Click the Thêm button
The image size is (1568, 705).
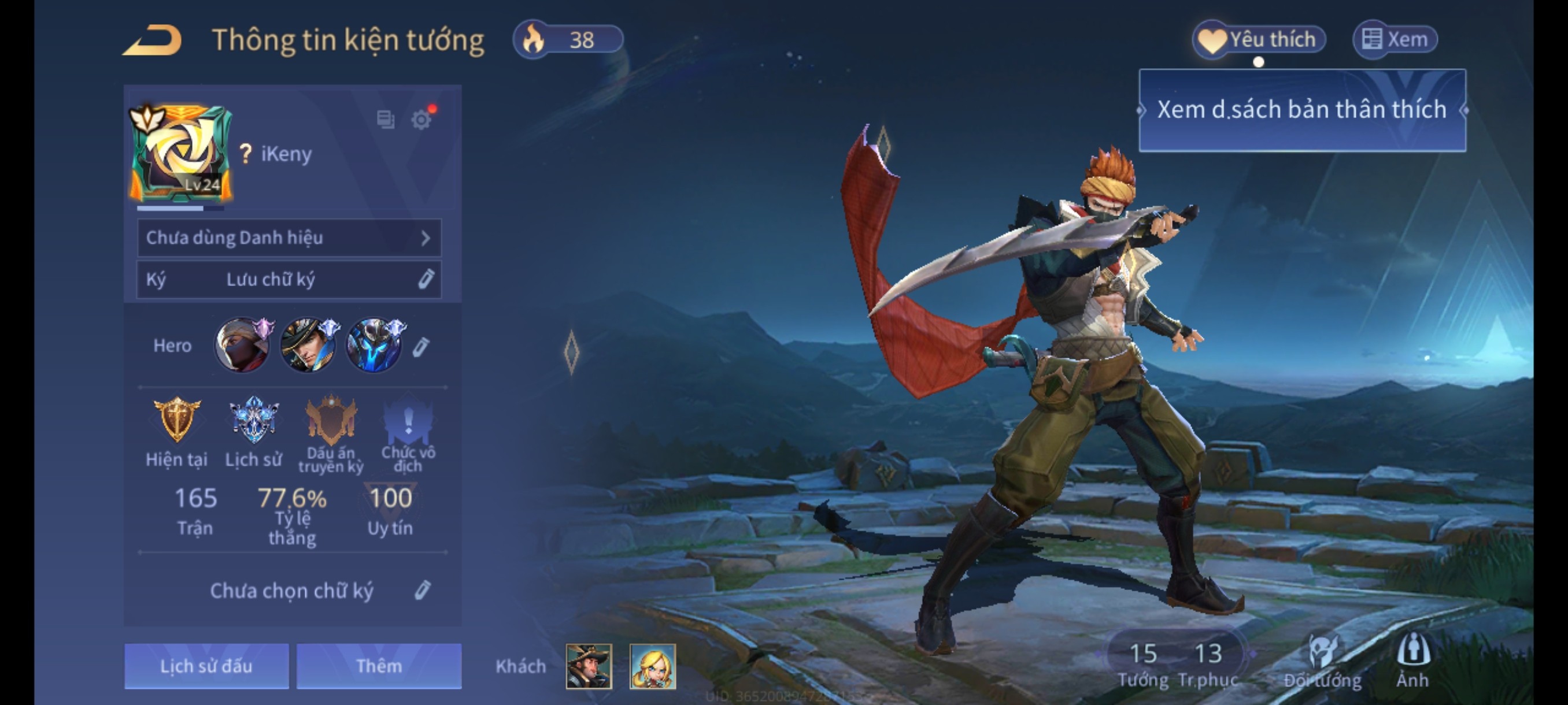click(x=379, y=666)
